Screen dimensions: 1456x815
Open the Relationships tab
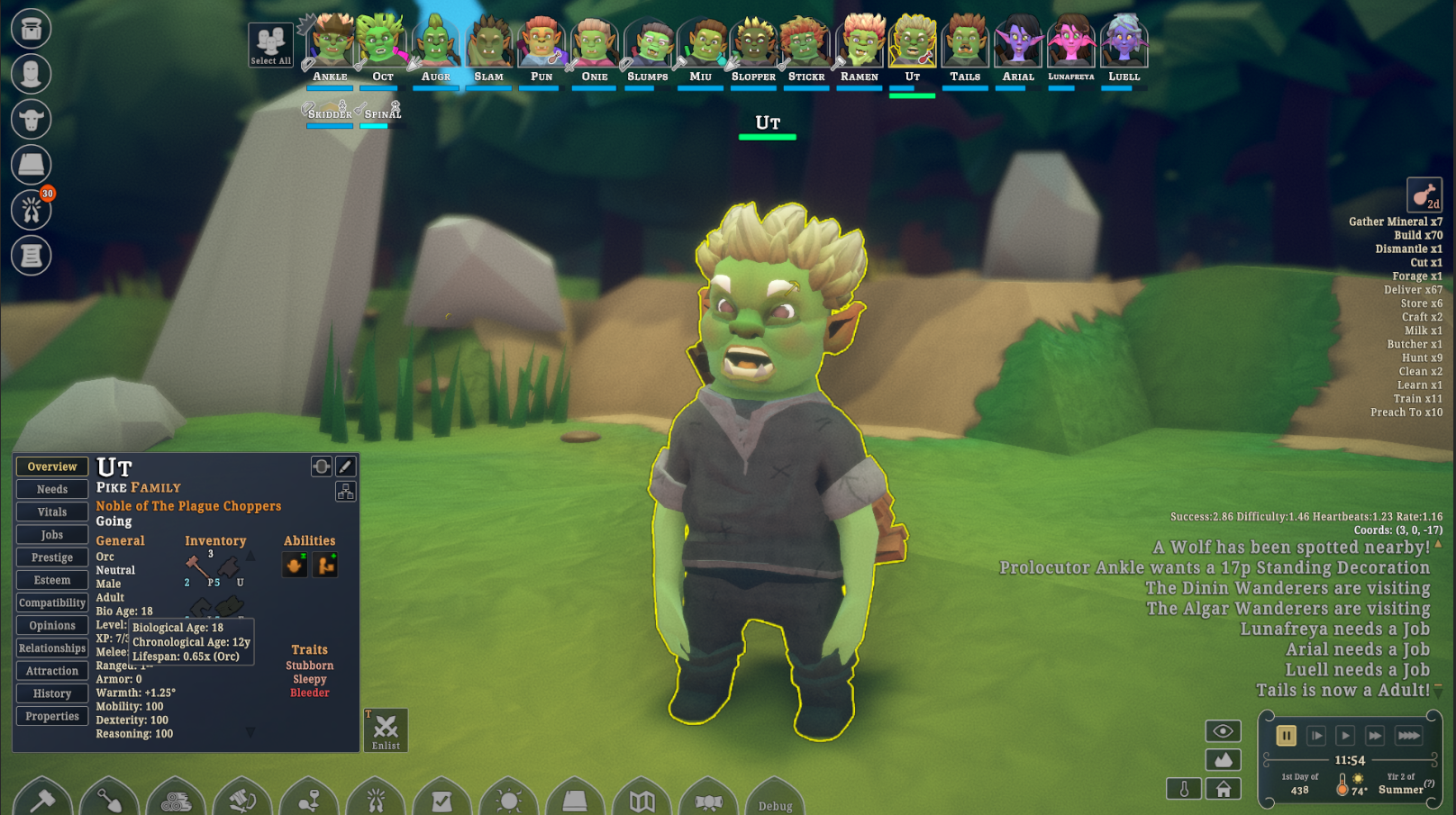[52, 648]
